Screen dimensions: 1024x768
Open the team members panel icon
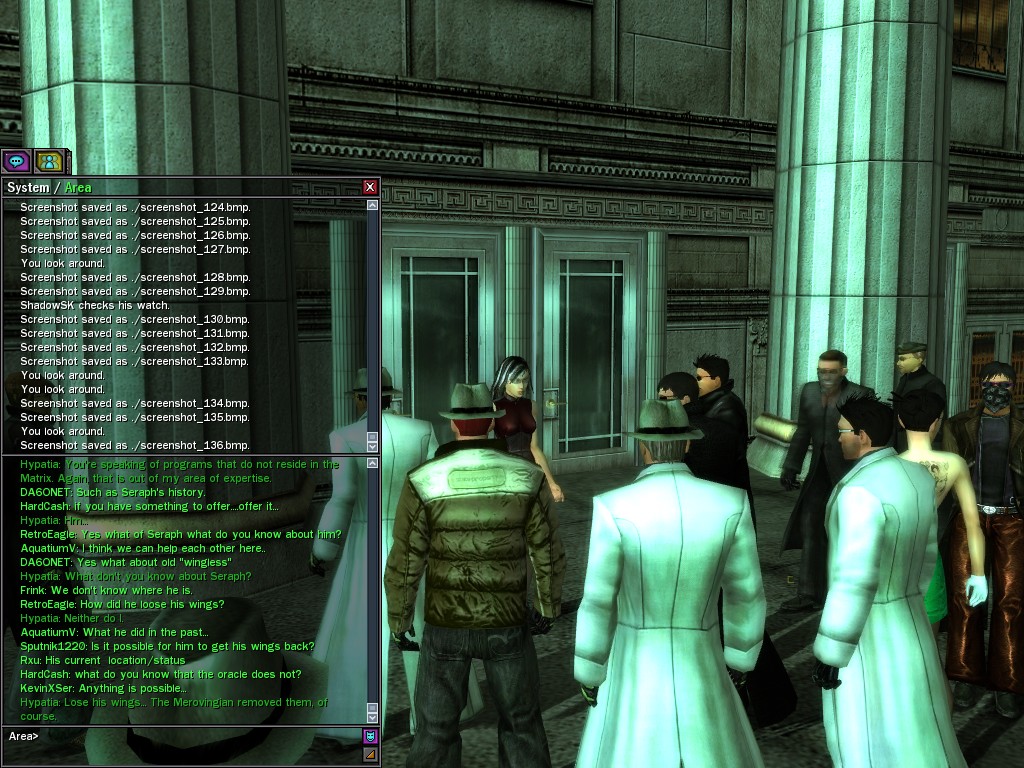pyautogui.click(x=48, y=160)
